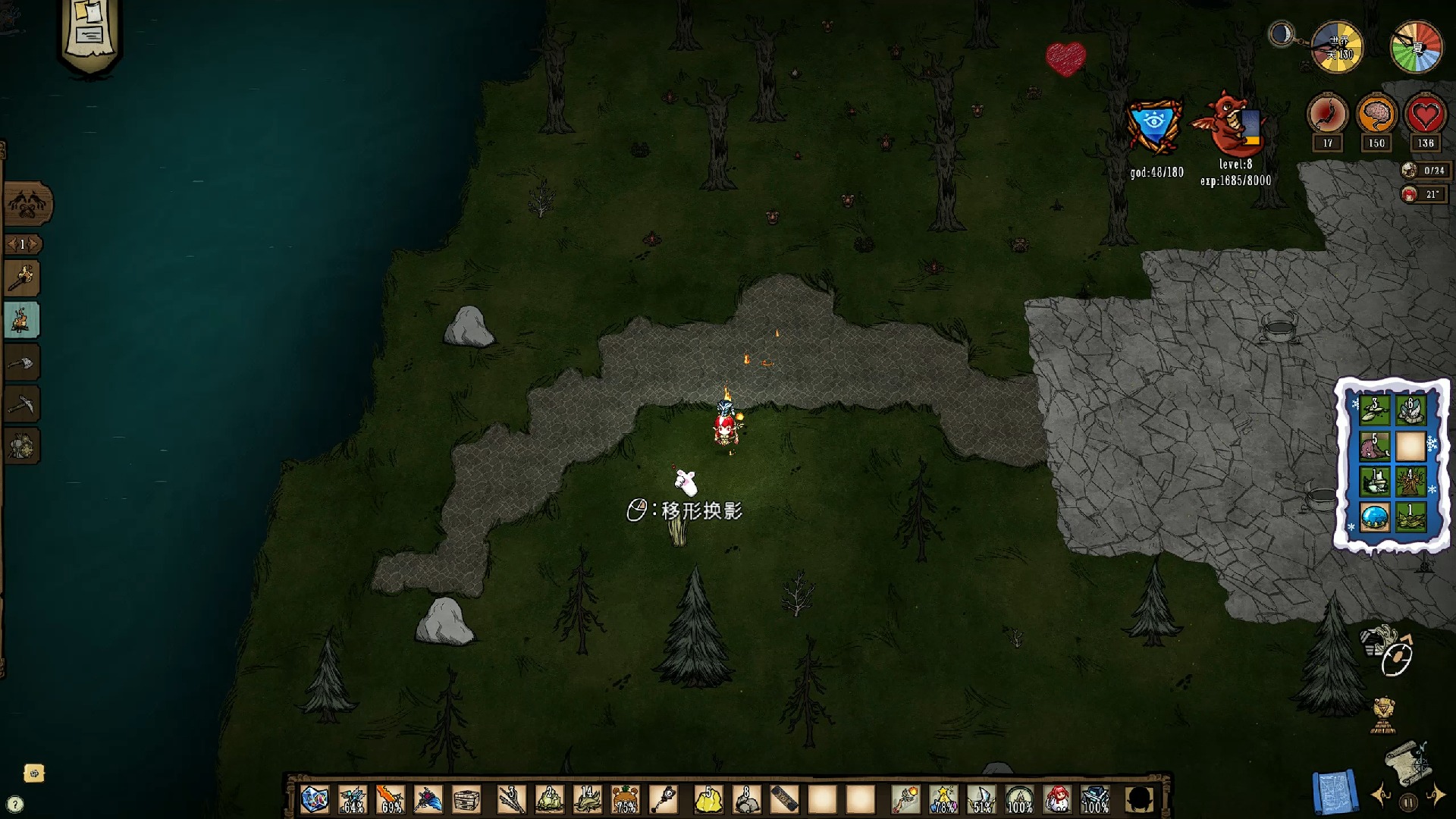Choose the pickaxe crafting recipe
This screenshot has width=1456, height=819.
pos(22,405)
